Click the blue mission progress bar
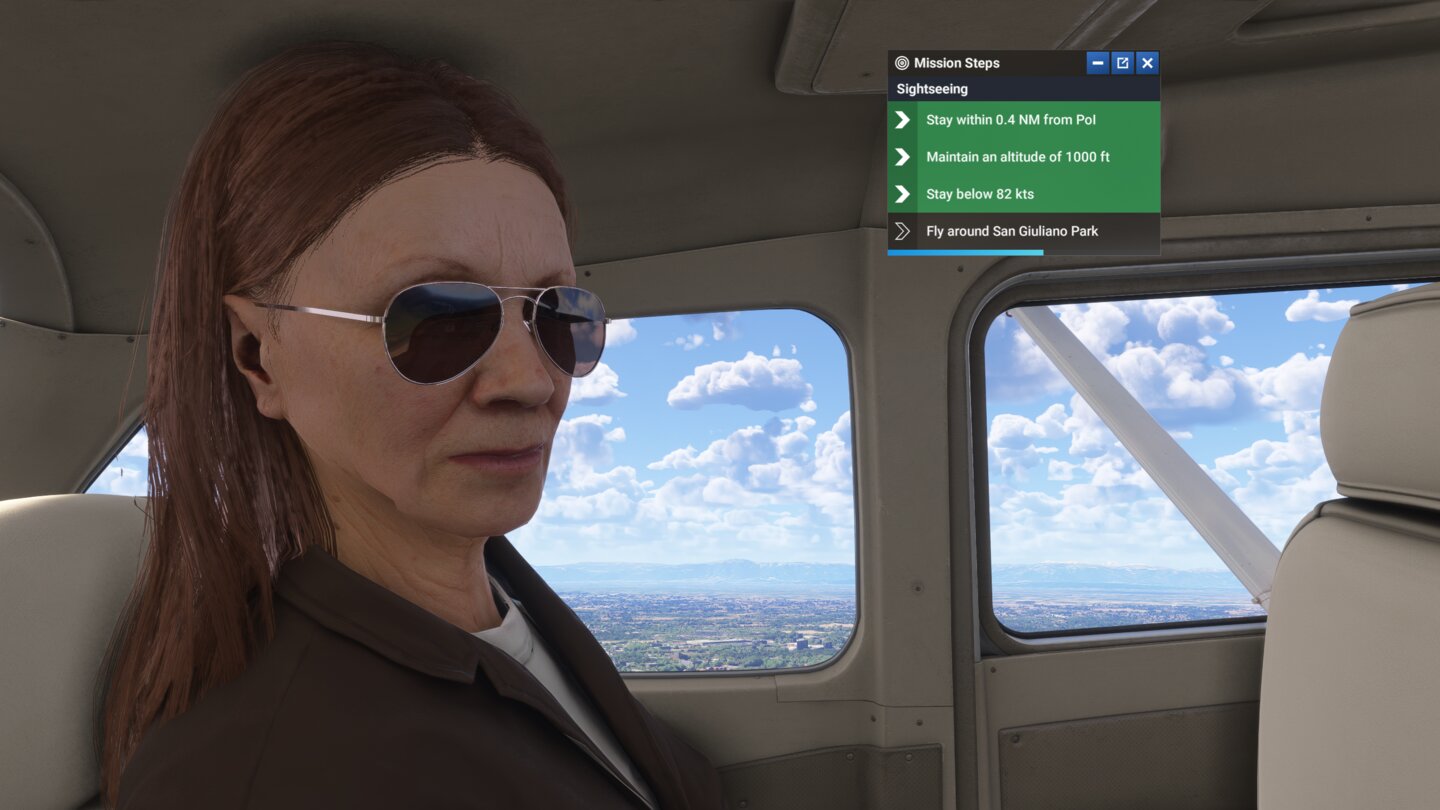 click(965, 252)
